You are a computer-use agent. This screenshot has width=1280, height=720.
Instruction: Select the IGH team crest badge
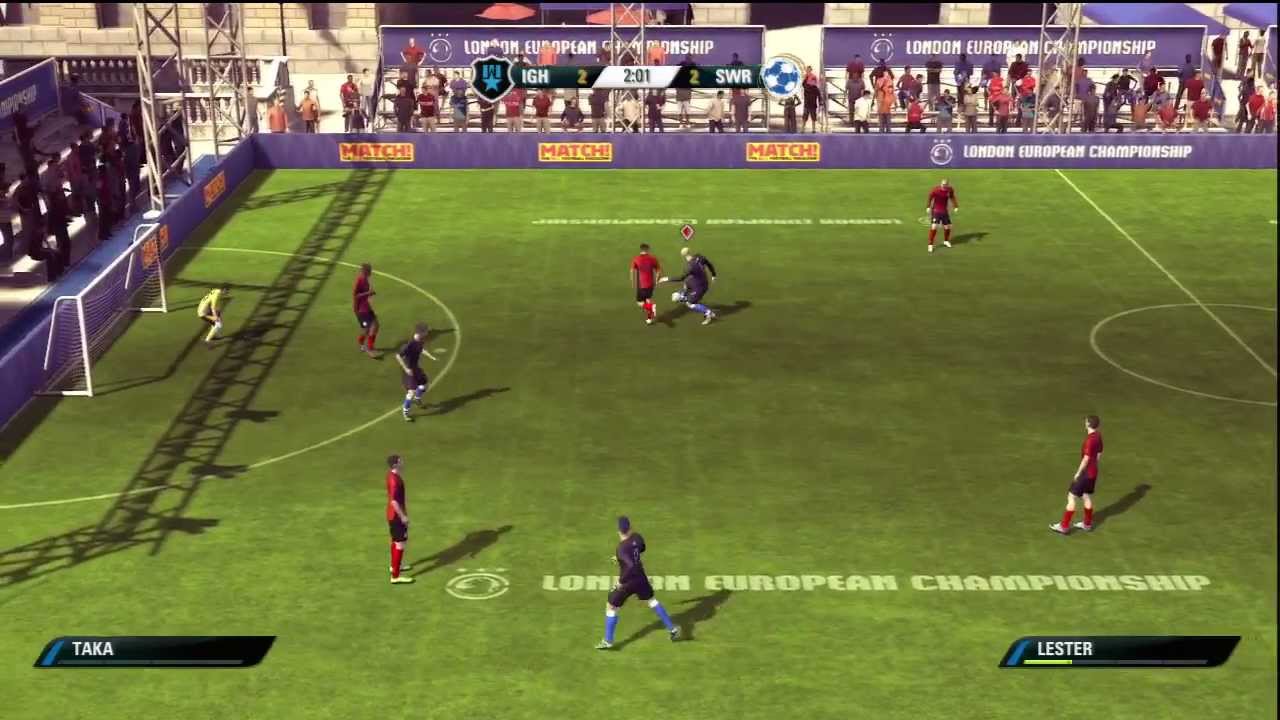point(492,77)
